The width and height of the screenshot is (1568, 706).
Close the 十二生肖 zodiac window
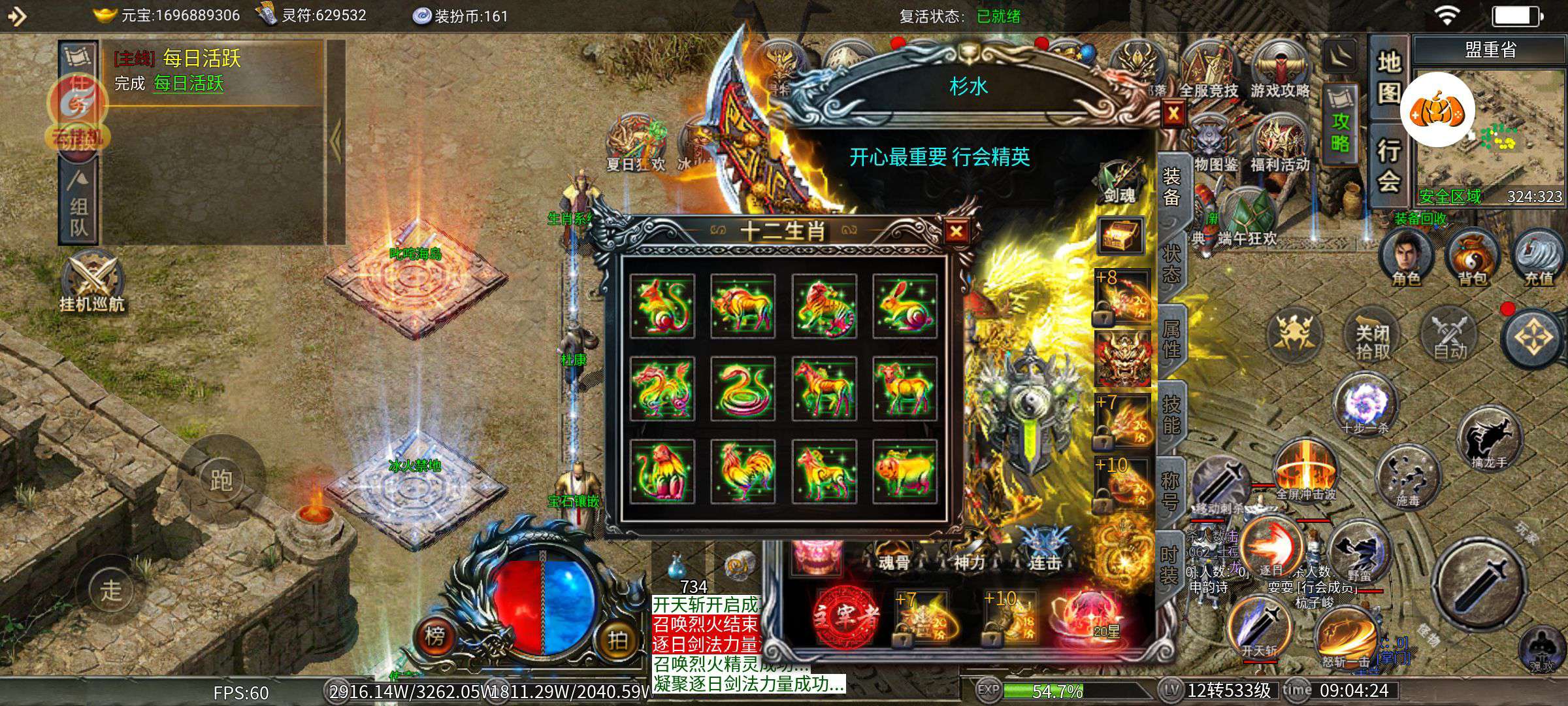956,231
